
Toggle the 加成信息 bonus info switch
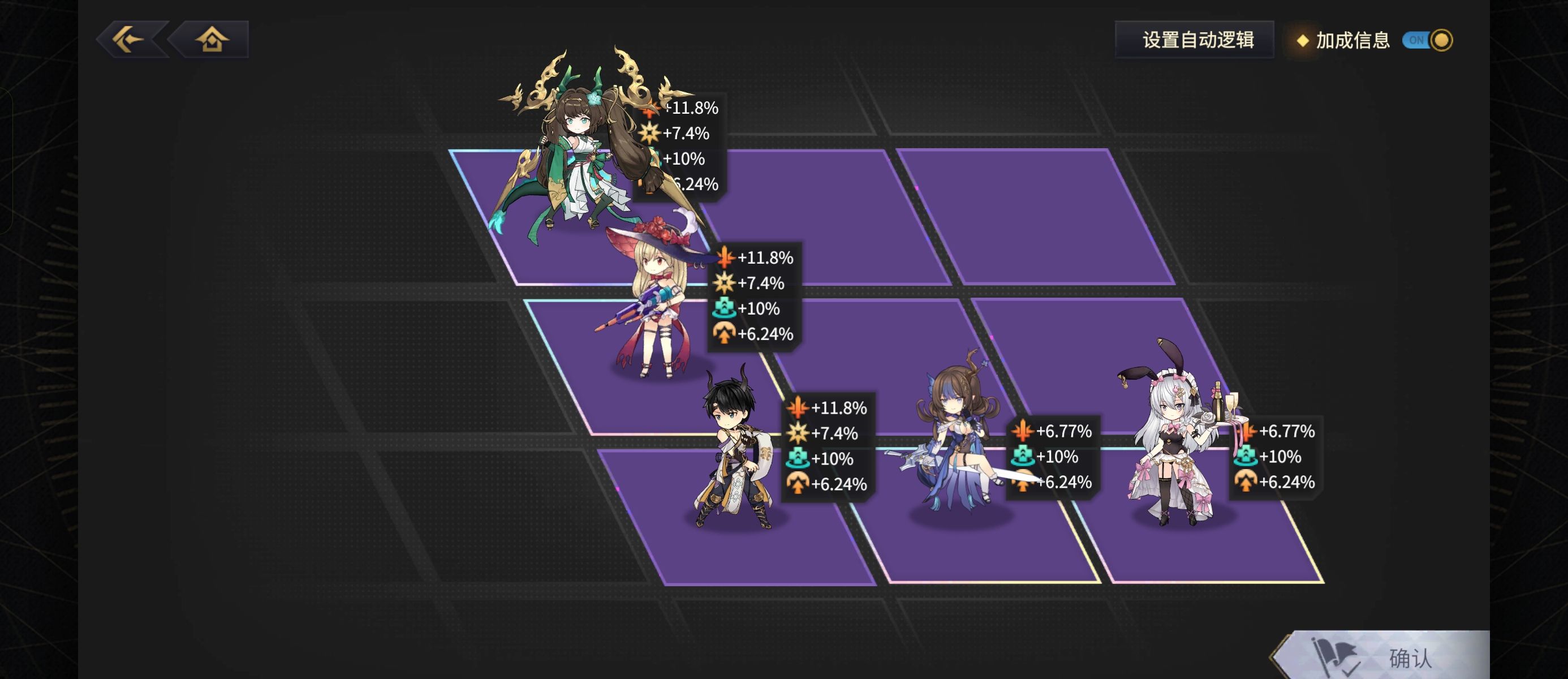pyautogui.click(x=1427, y=40)
